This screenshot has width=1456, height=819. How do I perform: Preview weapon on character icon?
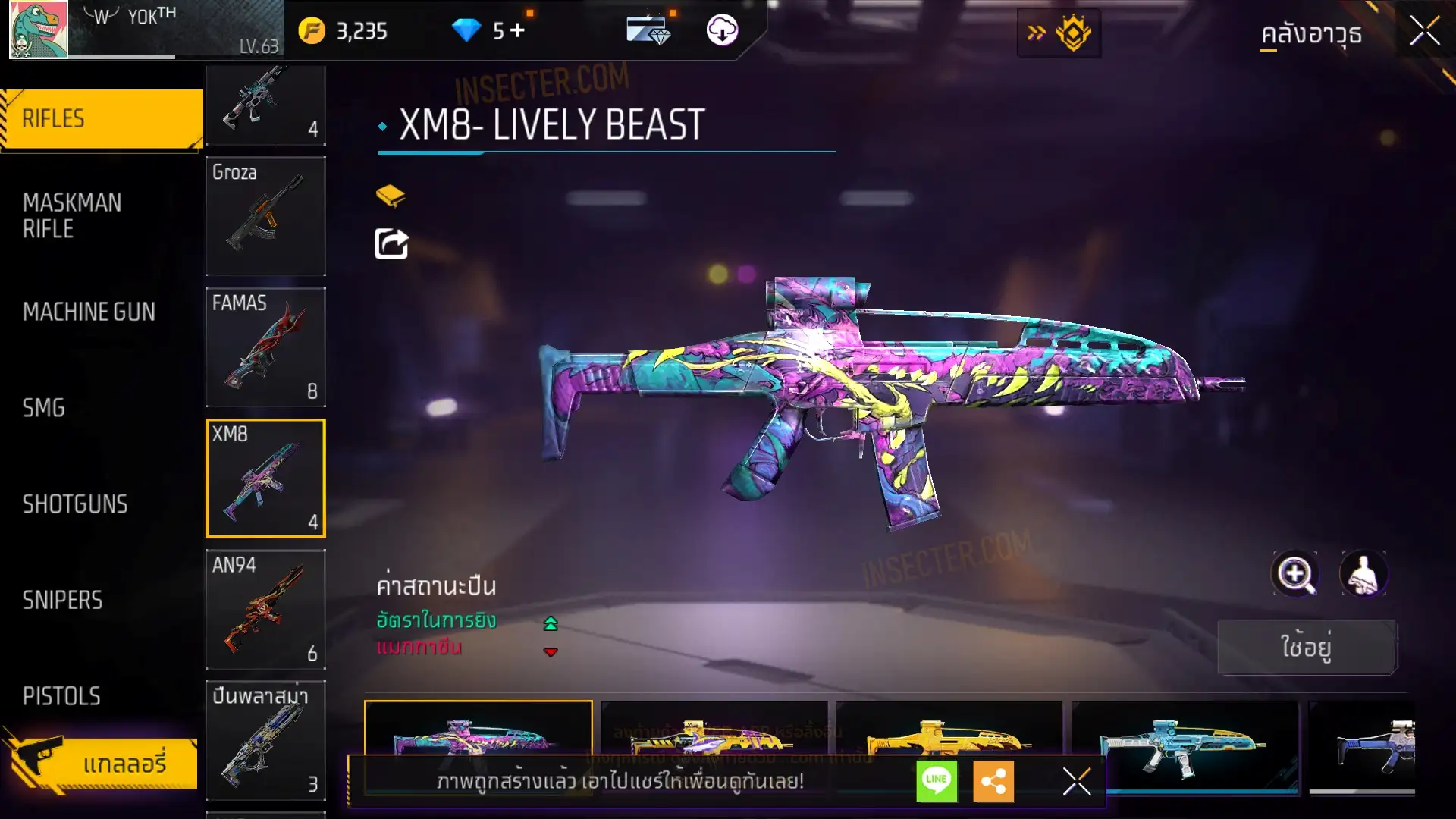coord(1363,574)
